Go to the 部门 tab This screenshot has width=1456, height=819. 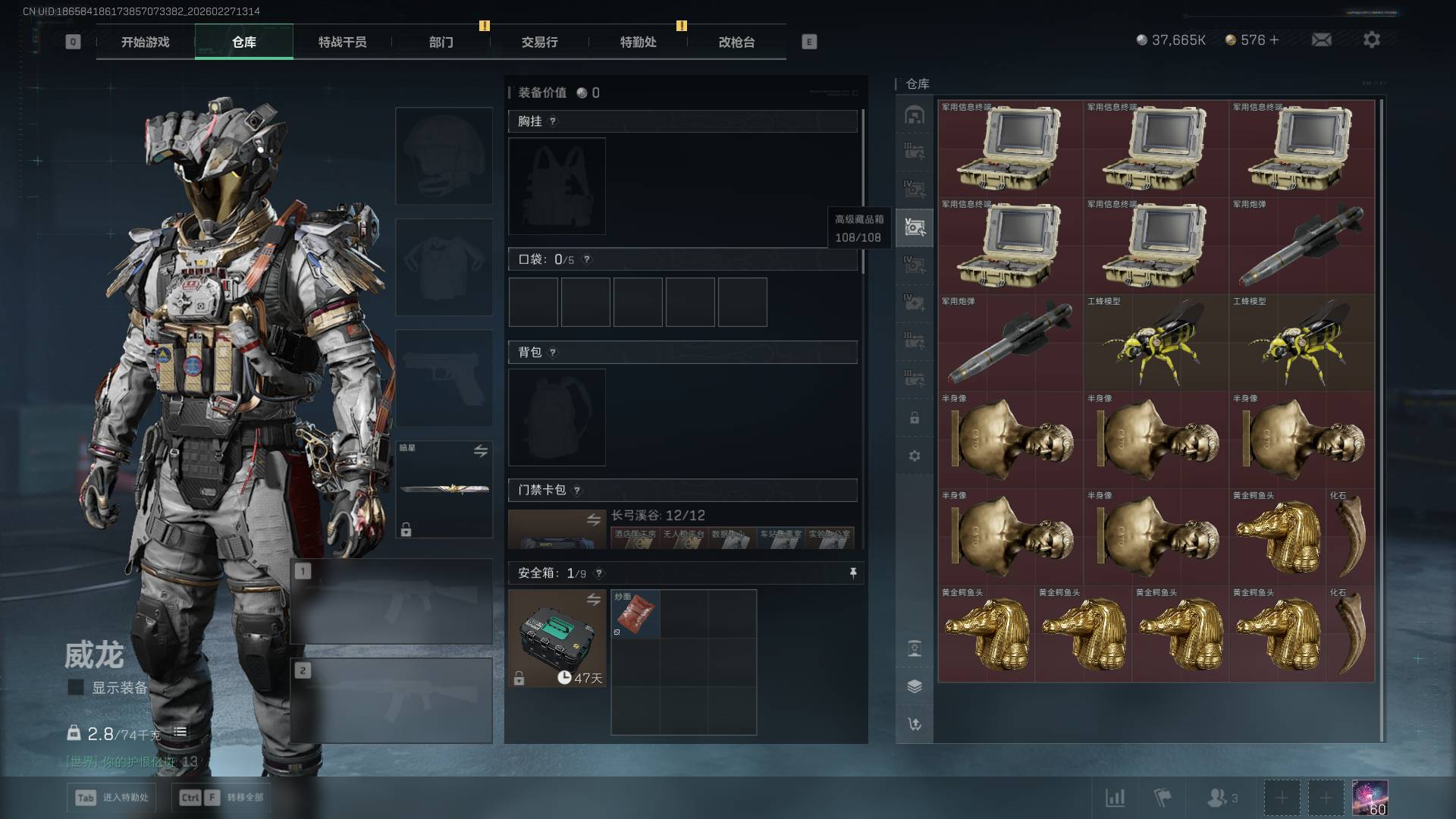pyautogui.click(x=441, y=42)
